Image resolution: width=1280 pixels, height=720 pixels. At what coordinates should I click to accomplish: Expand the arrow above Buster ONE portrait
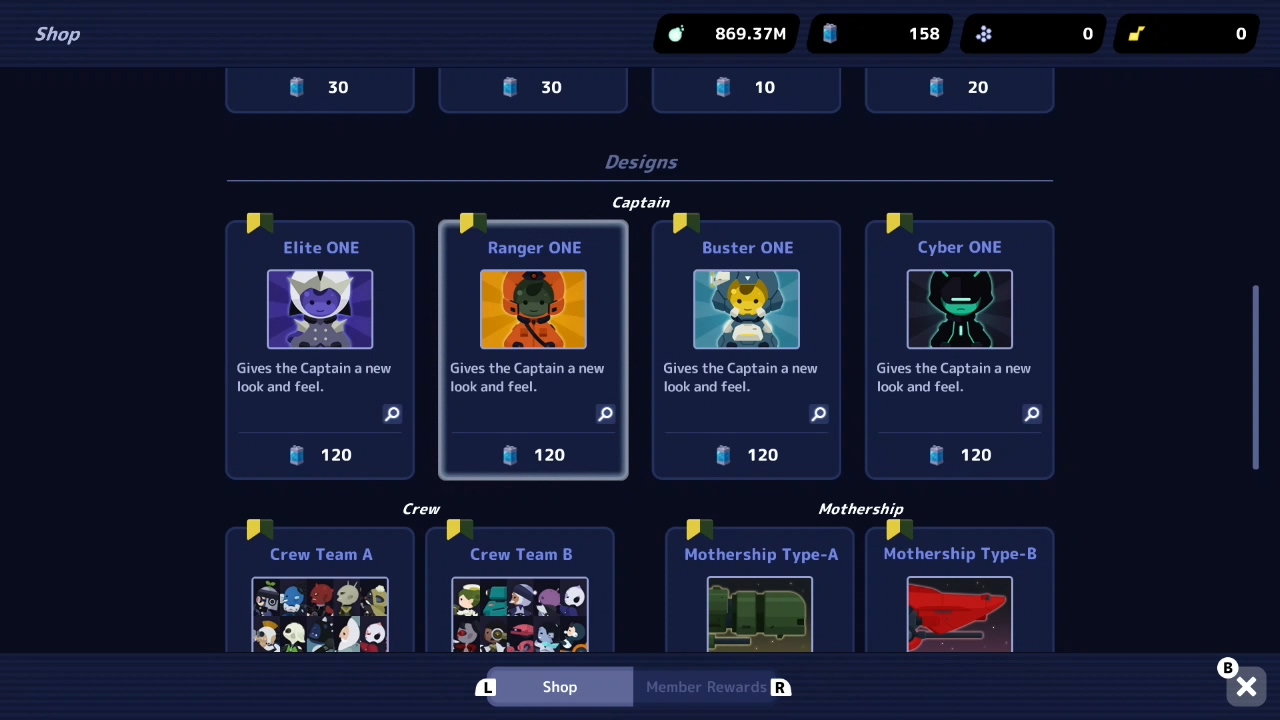747,276
